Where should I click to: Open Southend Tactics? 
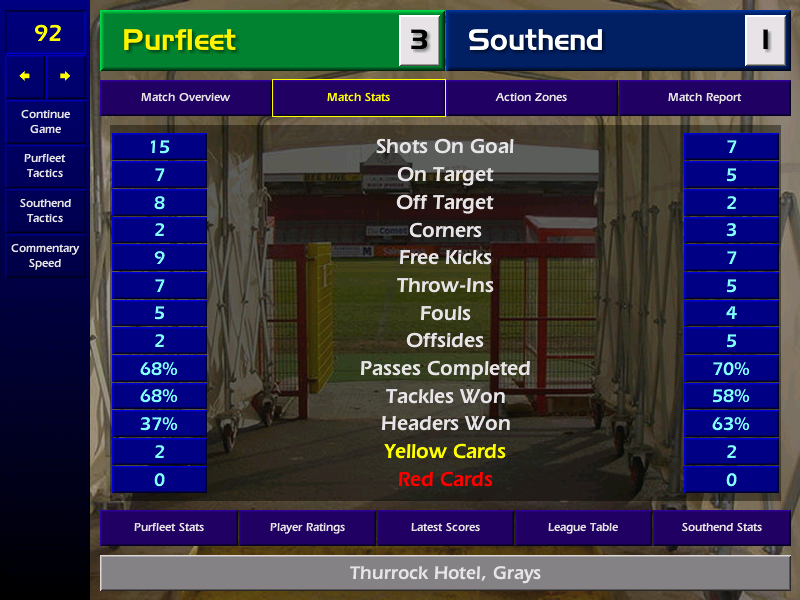click(45, 210)
